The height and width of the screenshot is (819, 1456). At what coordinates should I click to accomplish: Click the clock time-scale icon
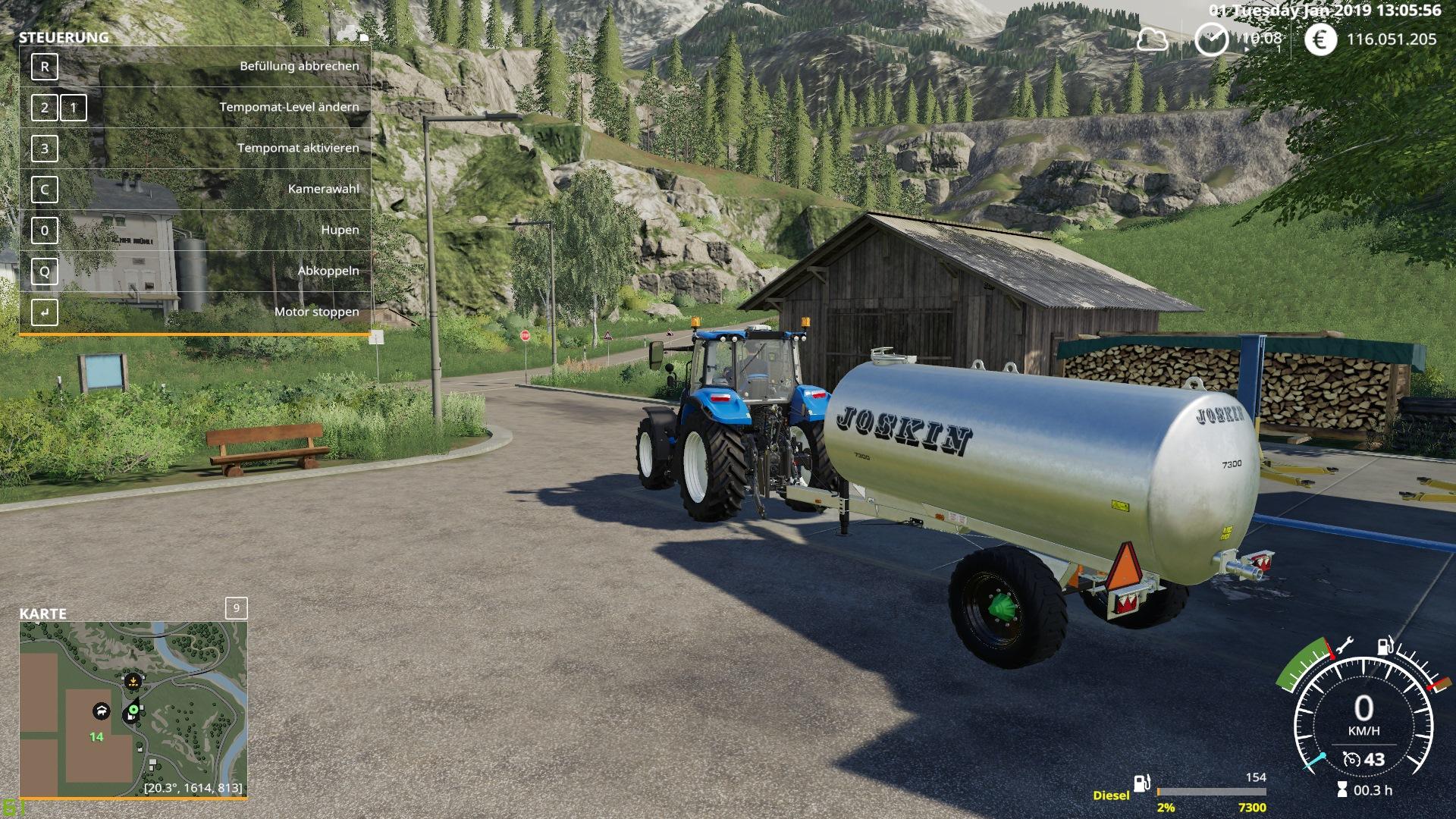click(x=1211, y=39)
